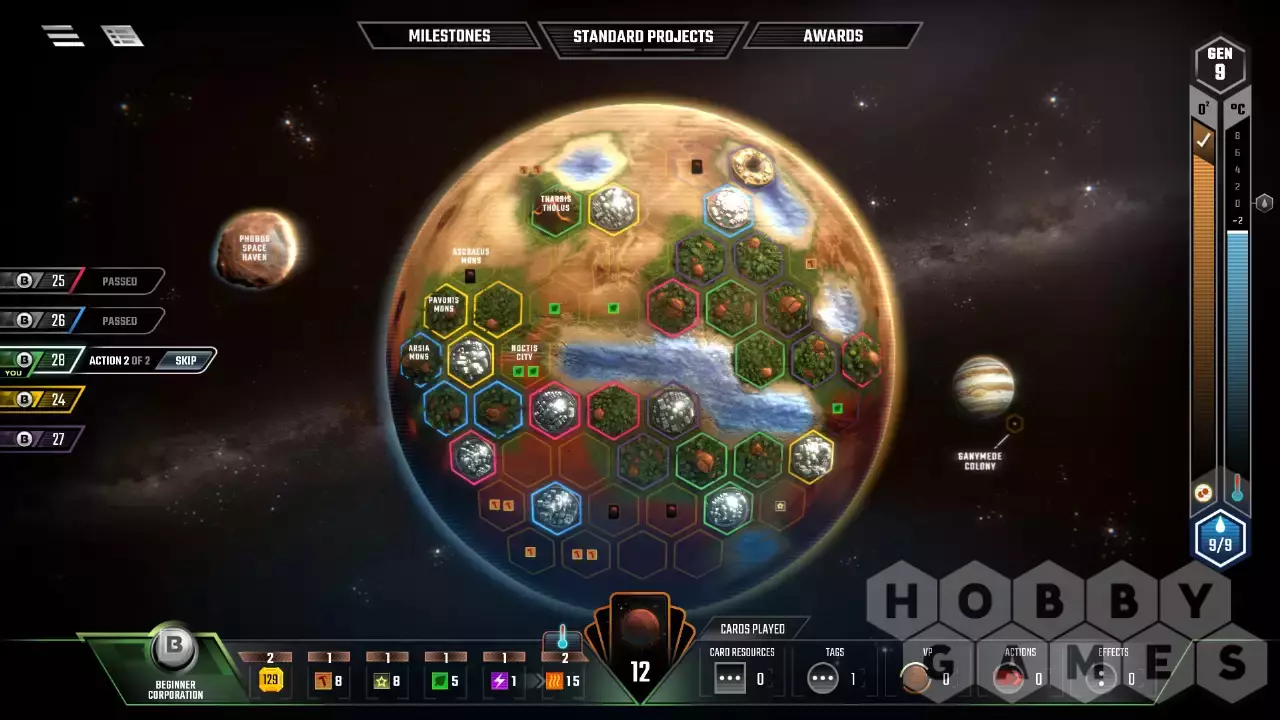Open the Cards Played tab
This screenshot has height=720, width=1280.
[x=753, y=629]
